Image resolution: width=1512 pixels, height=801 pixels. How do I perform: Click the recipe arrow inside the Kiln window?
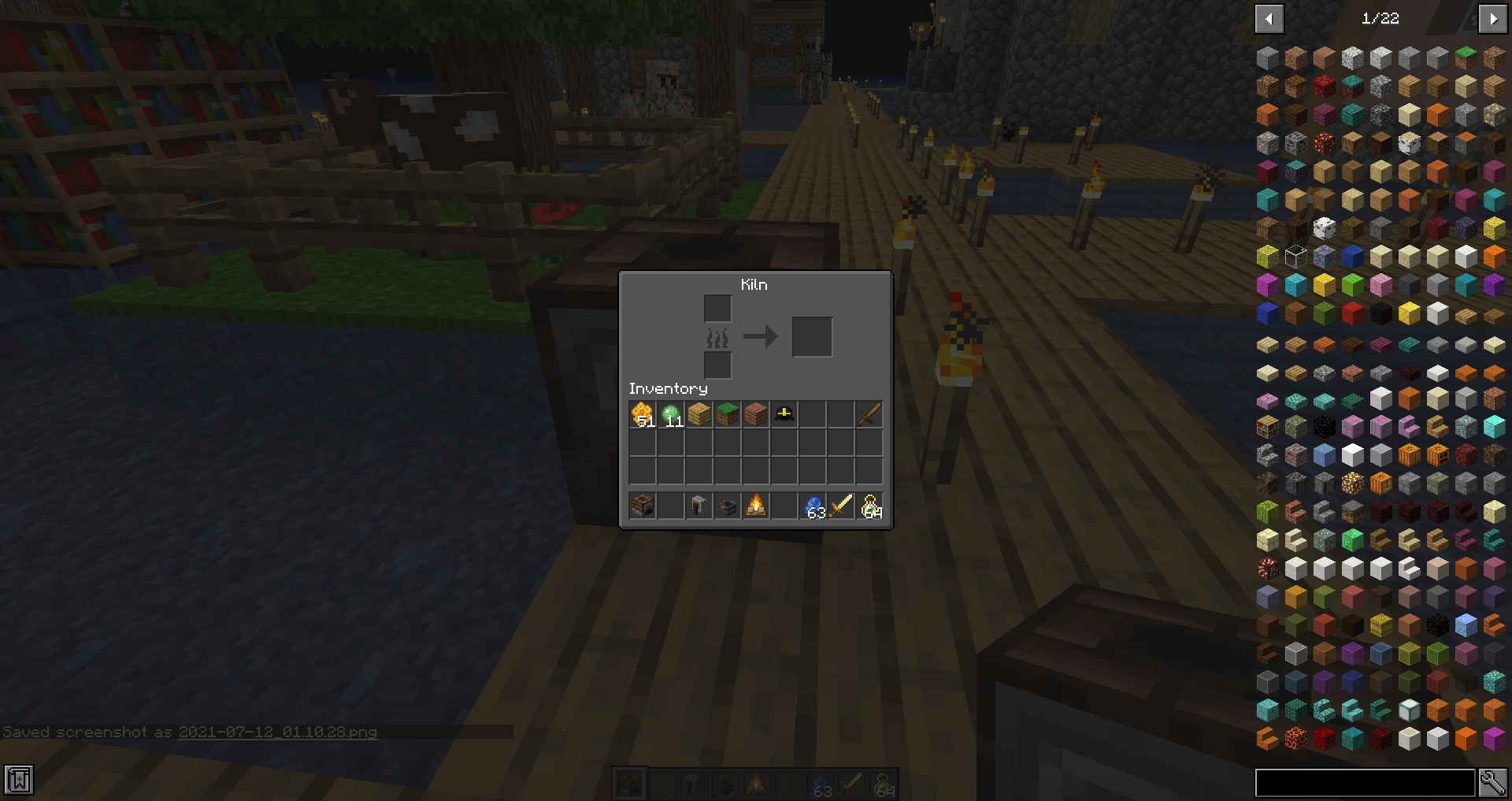[761, 336]
